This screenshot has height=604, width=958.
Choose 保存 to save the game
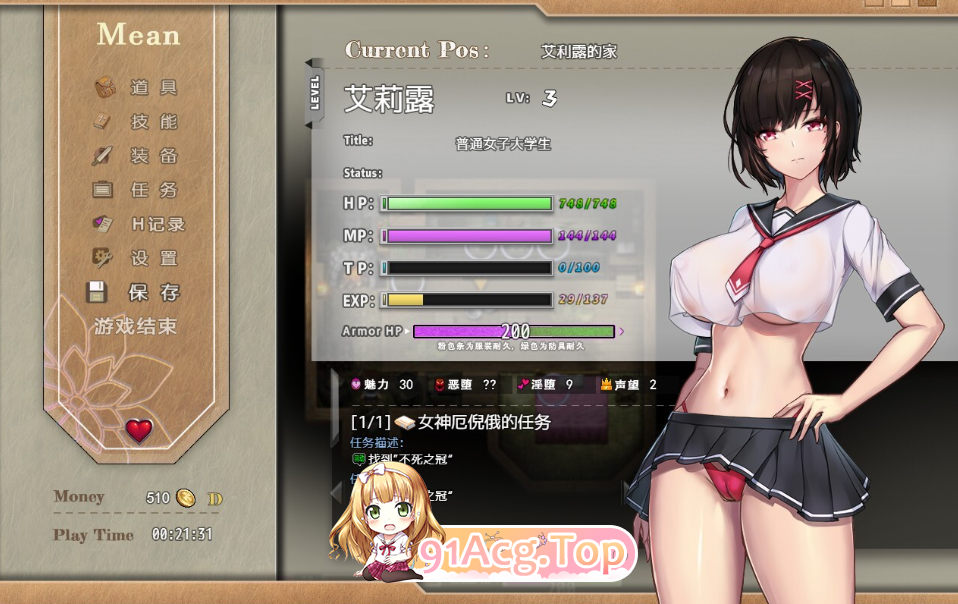click(138, 292)
